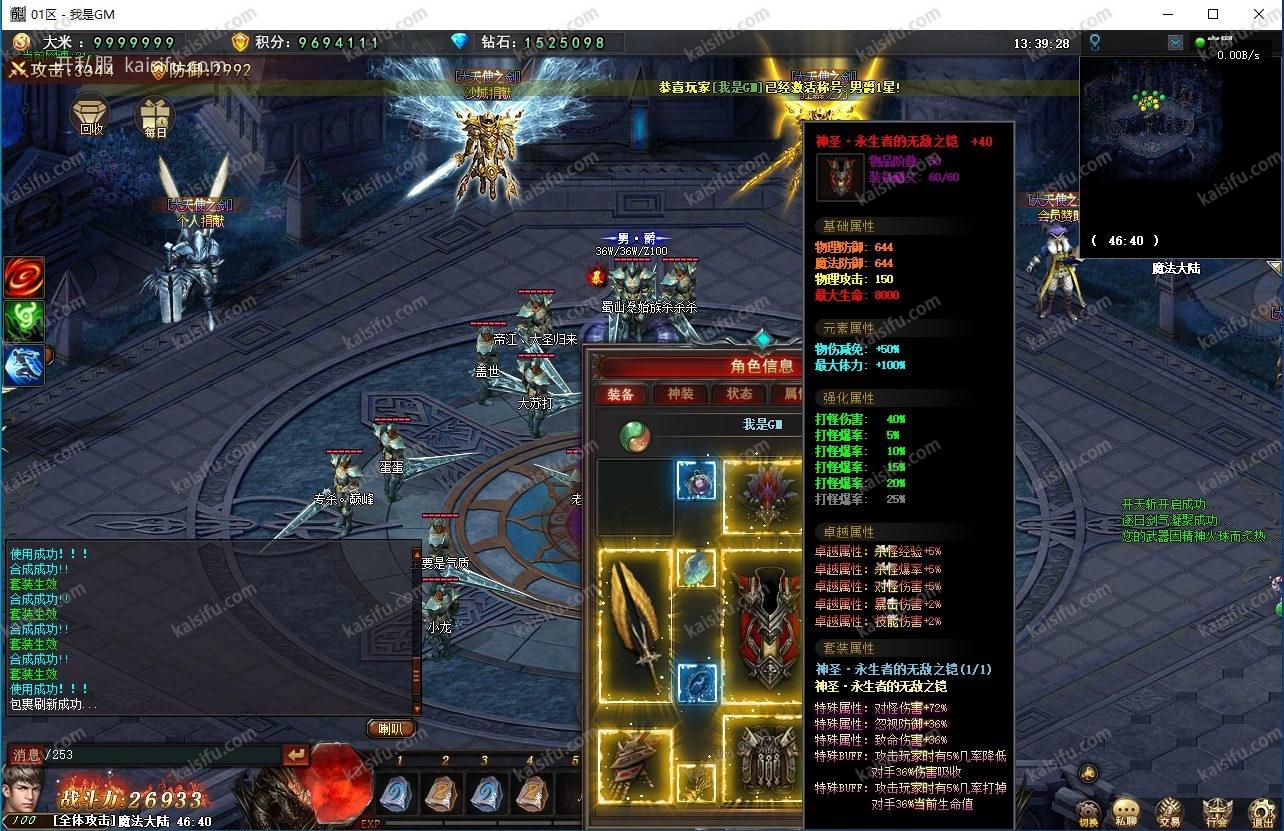The width and height of the screenshot is (1284, 831).
Task: Open 私聊 private chat
Action: point(1126,811)
